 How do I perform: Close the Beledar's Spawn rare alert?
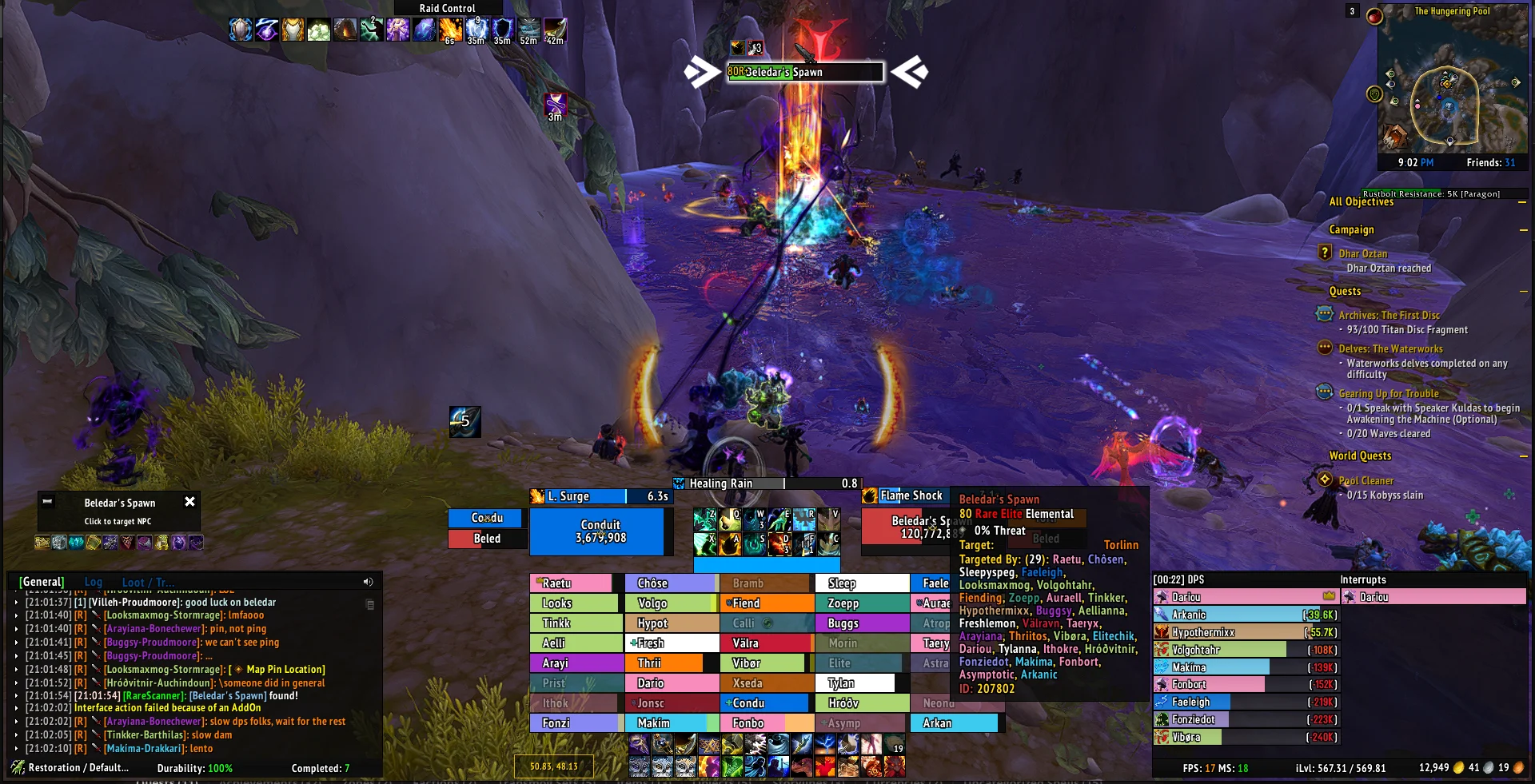click(x=189, y=502)
